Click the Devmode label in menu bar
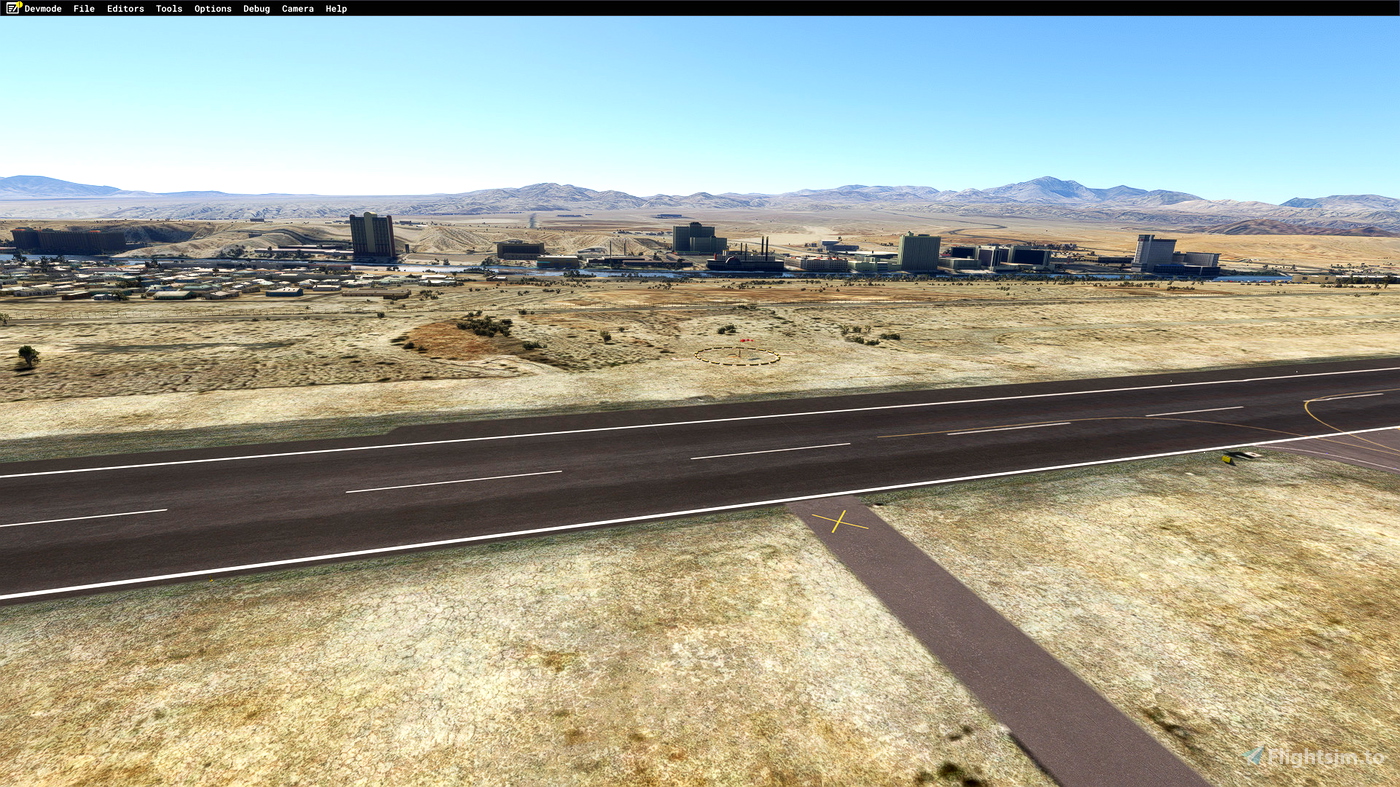The image size is (1400, 787). click(45, 8)
